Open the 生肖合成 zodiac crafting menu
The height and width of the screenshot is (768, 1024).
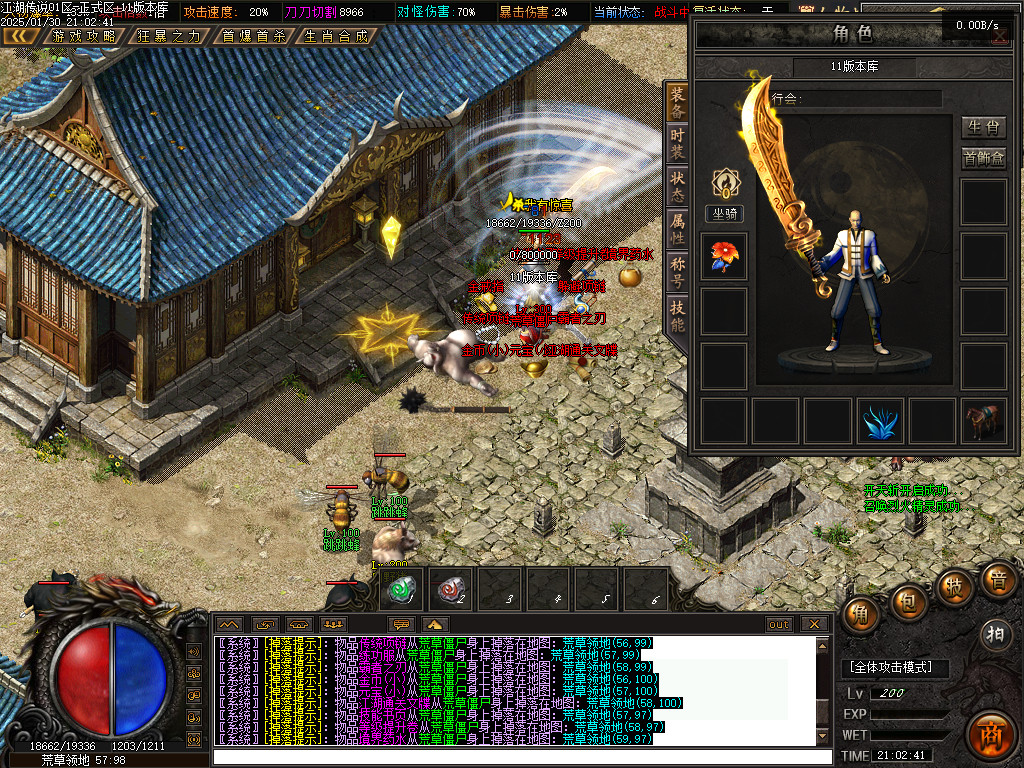(x=337, y=36)
